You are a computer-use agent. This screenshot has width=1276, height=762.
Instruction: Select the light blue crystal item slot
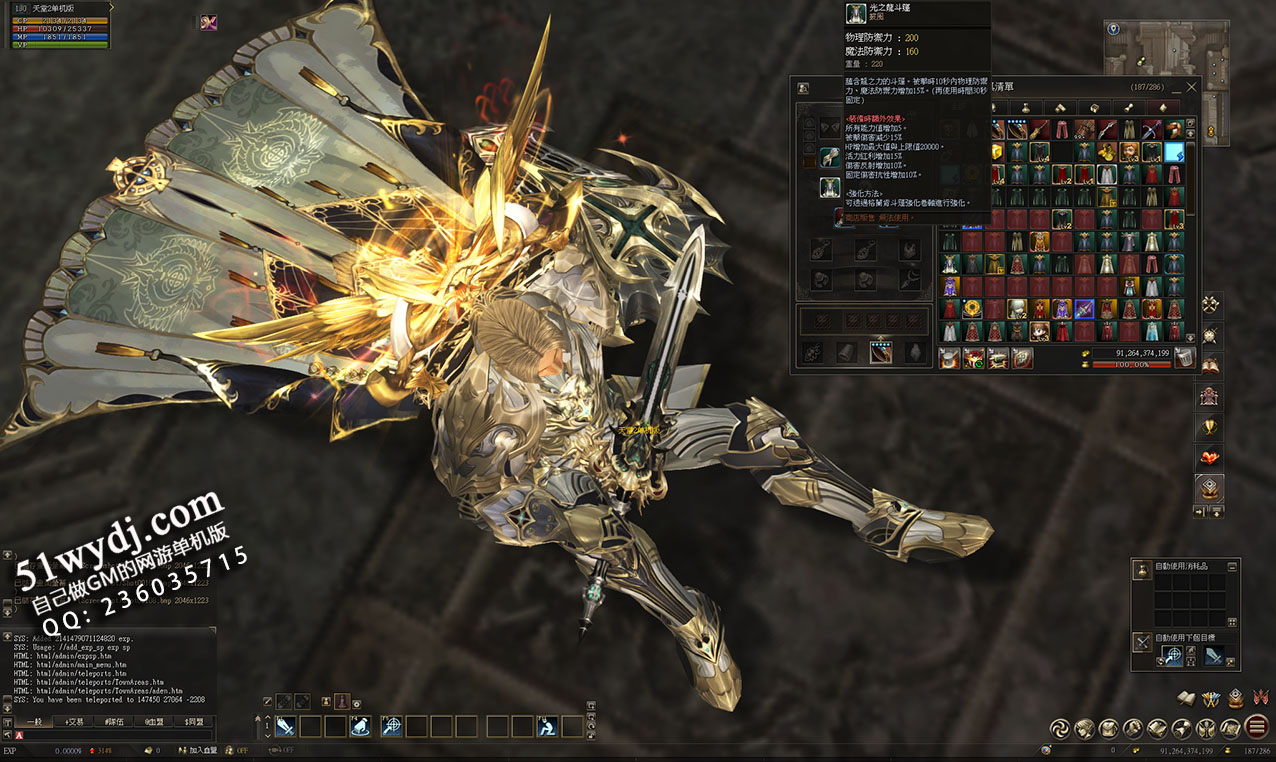coord(1174,152)
